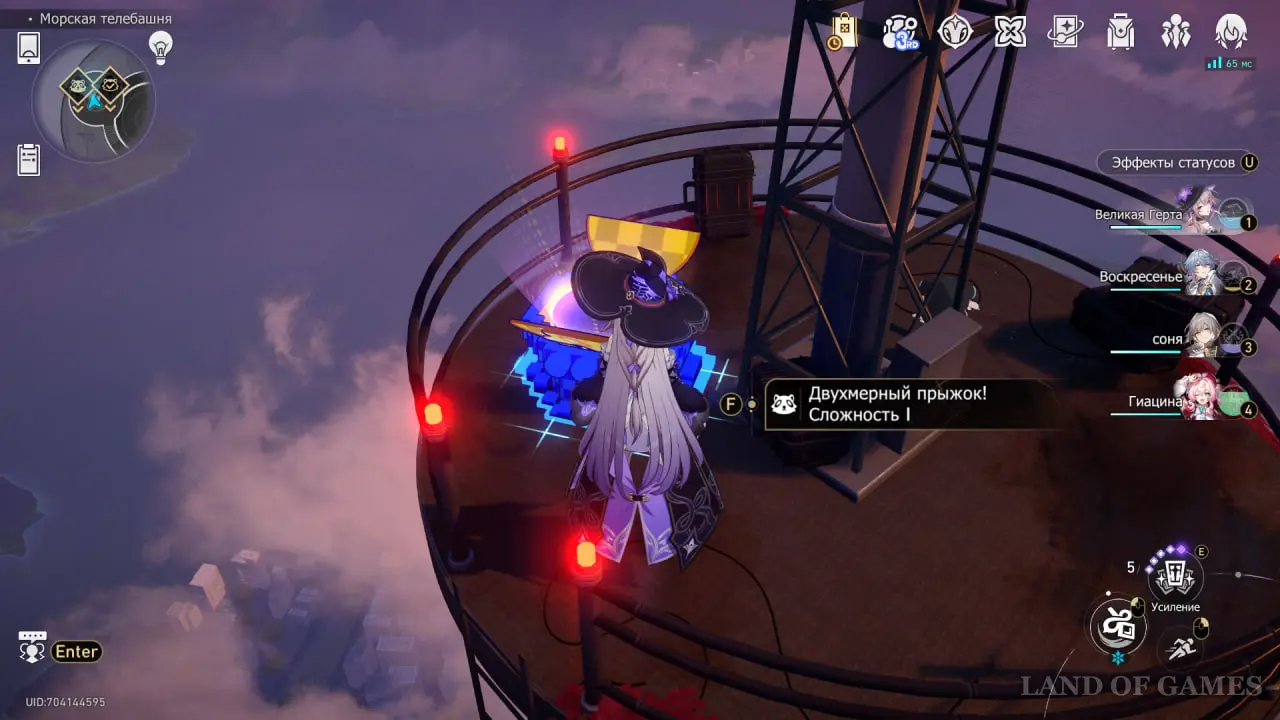This screenshot has width=1280, height=720.
Task: Open the circular minimap
Action: pos(93,100)
